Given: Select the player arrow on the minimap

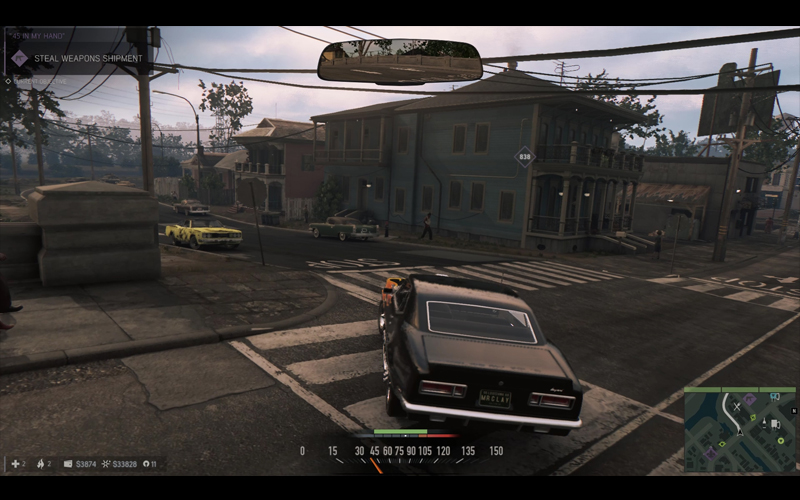Looking at the screenshot, I should [x=740, y=433].
